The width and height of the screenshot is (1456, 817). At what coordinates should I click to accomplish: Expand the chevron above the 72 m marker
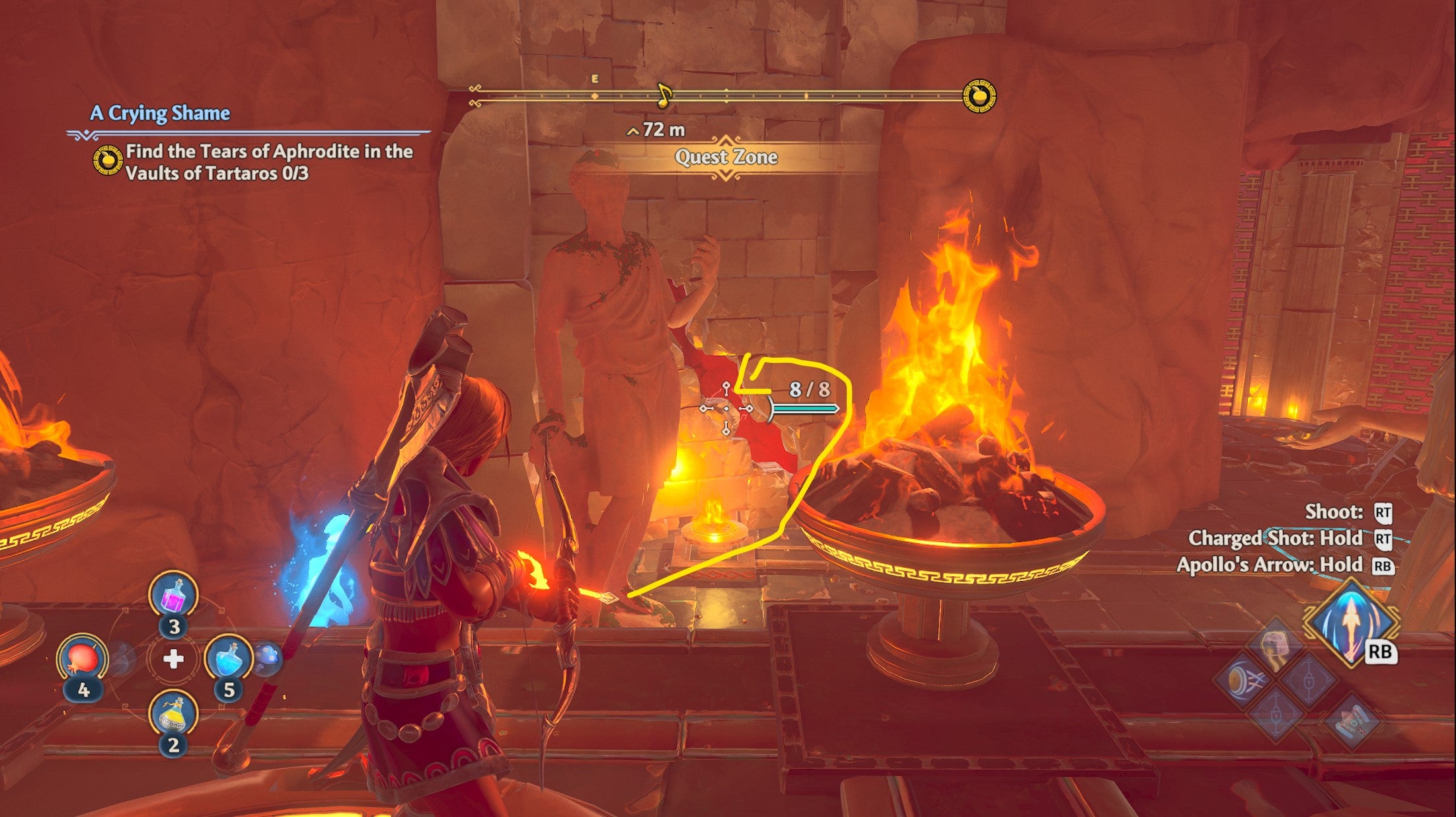[x=632, y=130]
